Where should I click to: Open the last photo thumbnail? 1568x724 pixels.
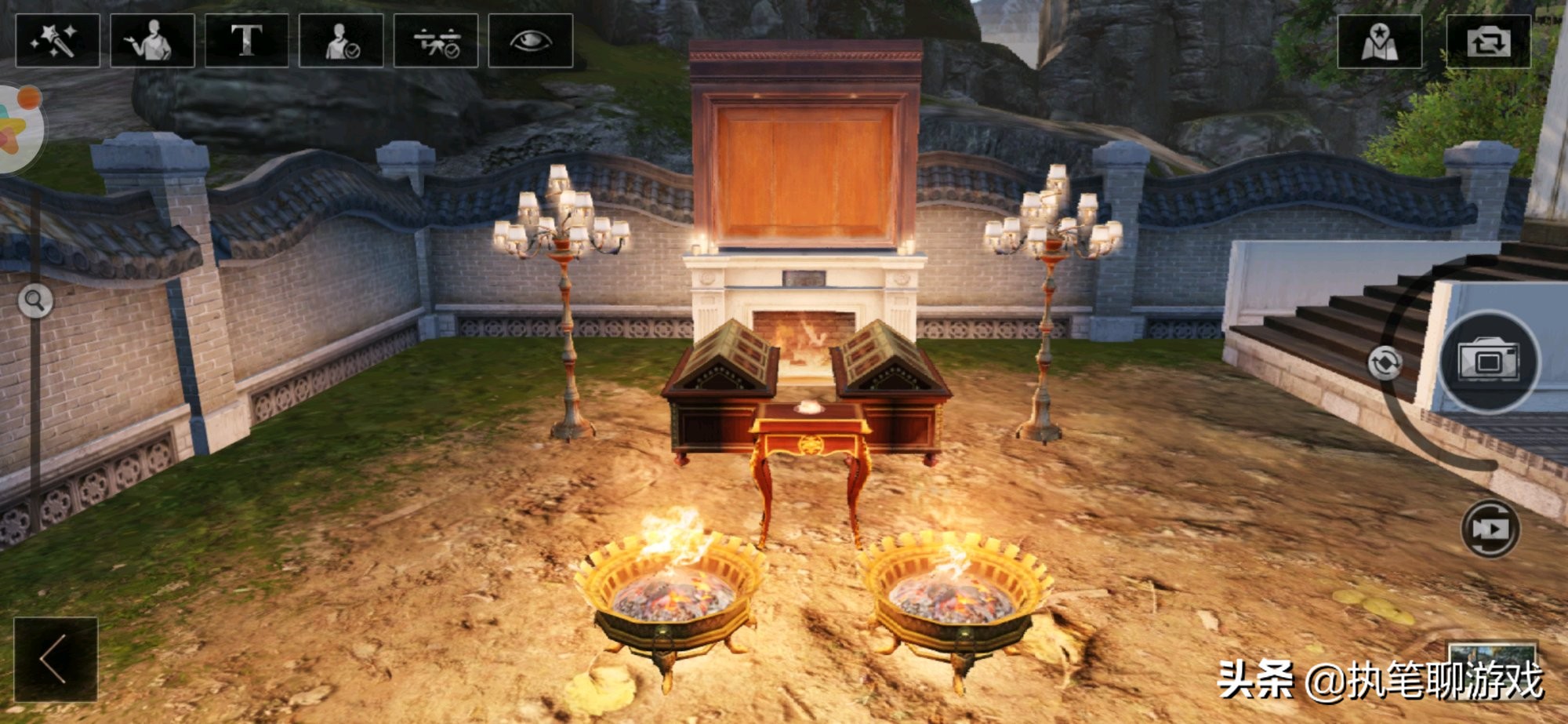click(x=1491, y=655)
